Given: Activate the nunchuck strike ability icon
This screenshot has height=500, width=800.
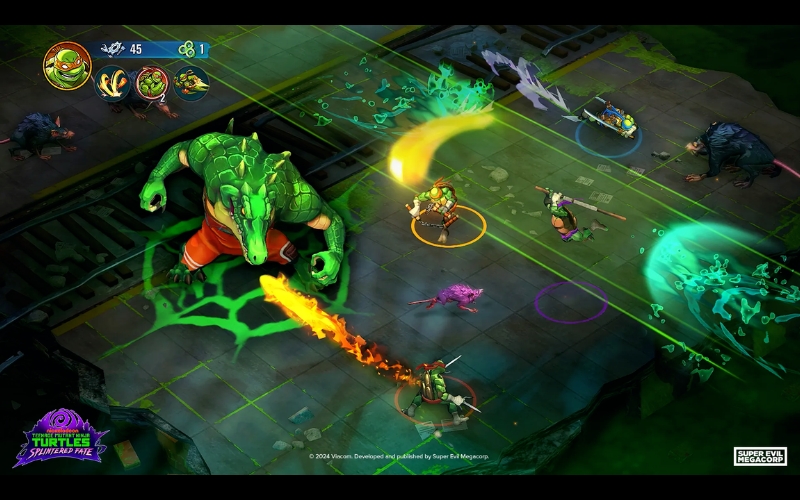Looking at the screenshot, I should (x=112, y=84).
